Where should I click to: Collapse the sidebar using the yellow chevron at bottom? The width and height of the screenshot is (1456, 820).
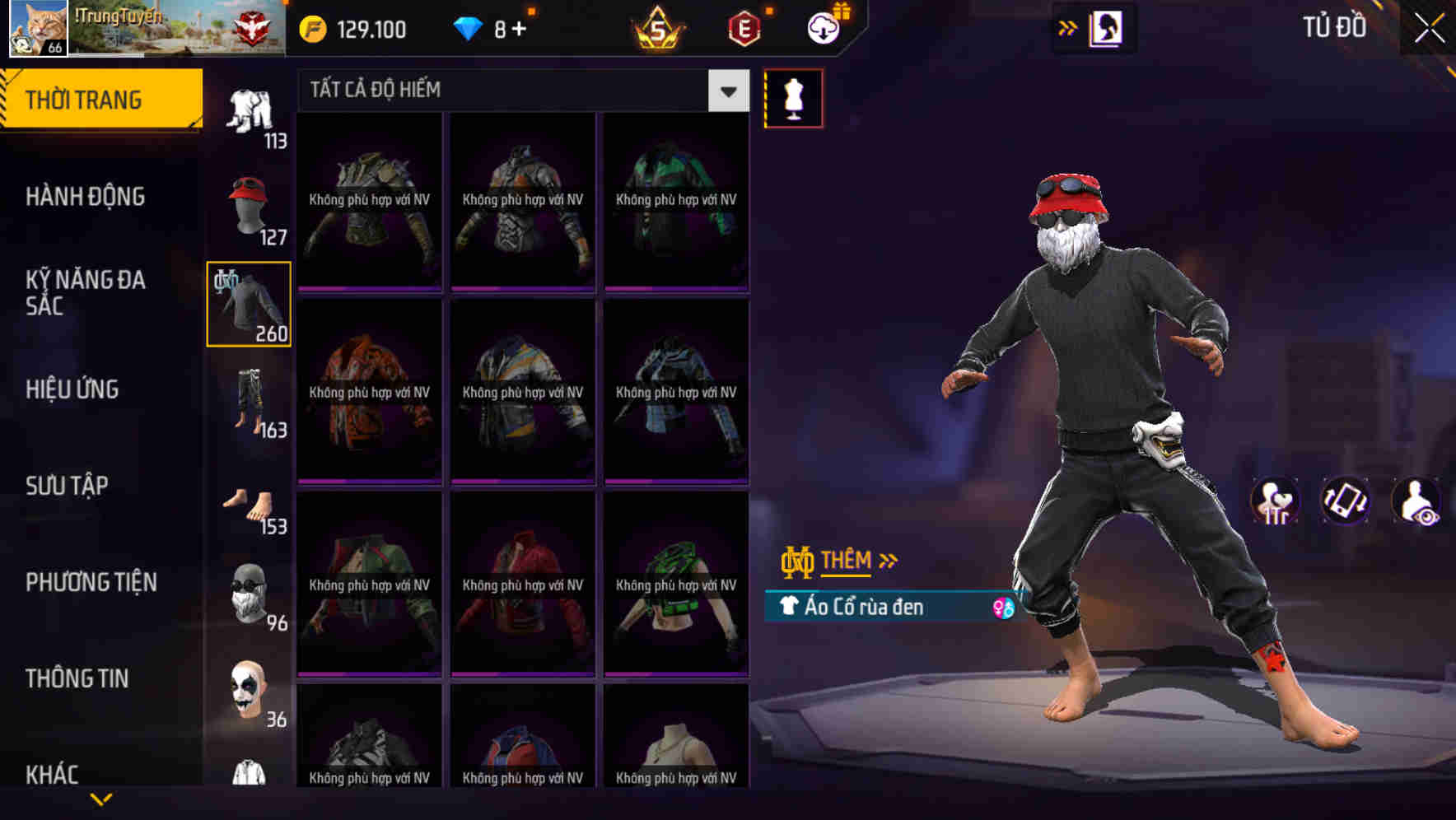[102, 797]
